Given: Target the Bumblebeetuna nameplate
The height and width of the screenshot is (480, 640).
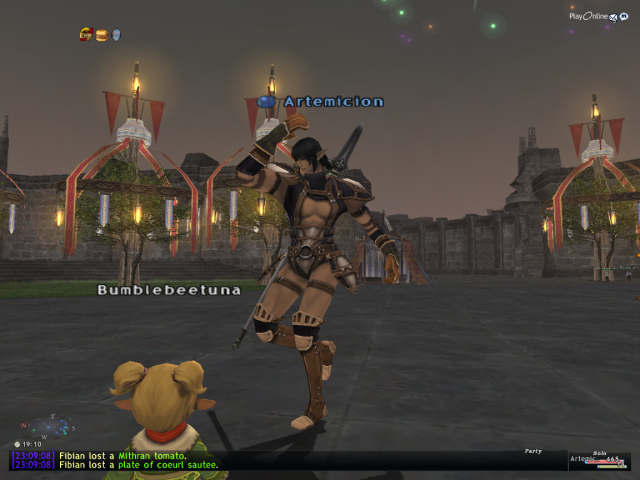Looking at the screenshot, I should click(156, 290).
